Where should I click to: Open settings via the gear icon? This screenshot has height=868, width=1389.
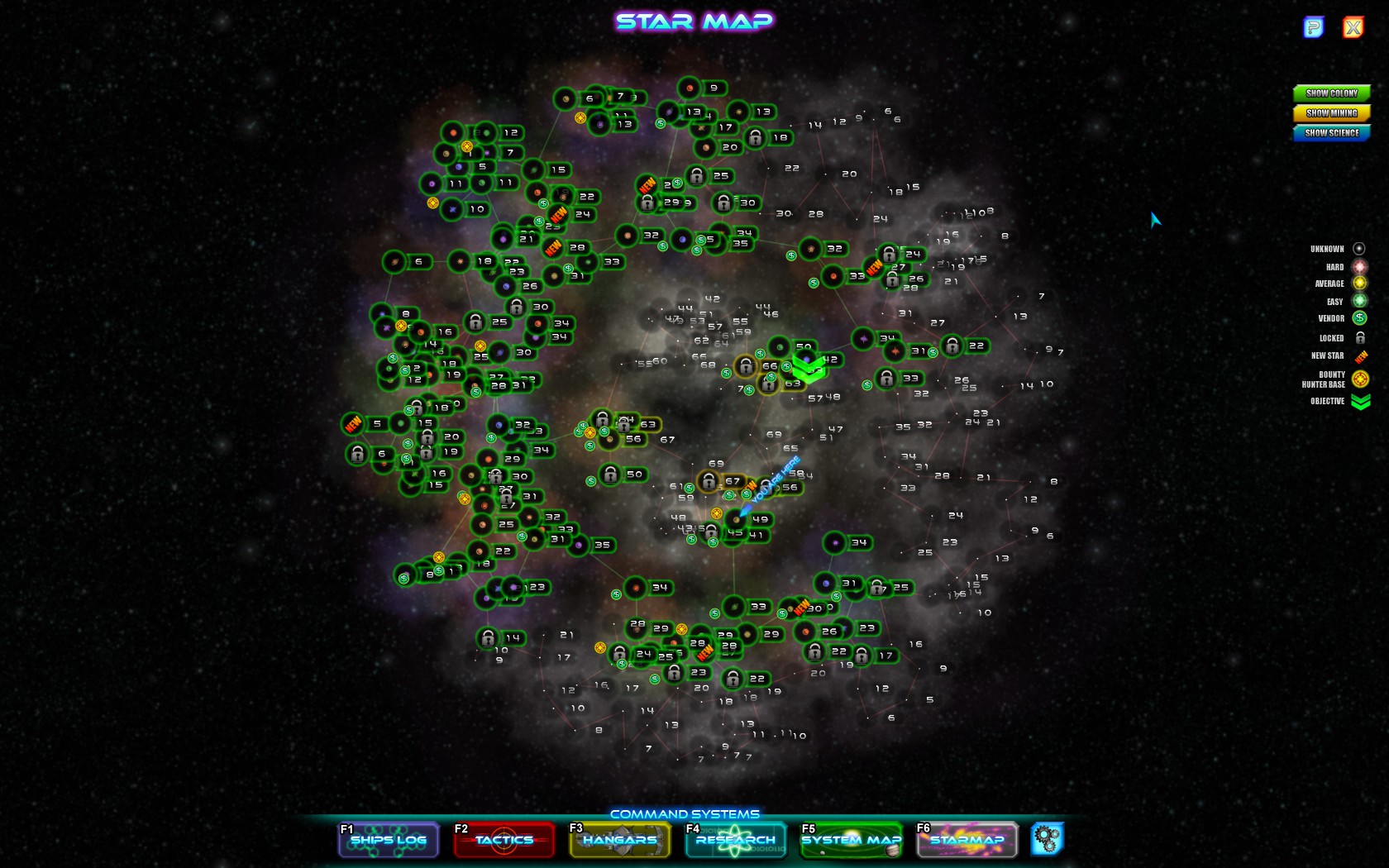(x=1047, y=839)
